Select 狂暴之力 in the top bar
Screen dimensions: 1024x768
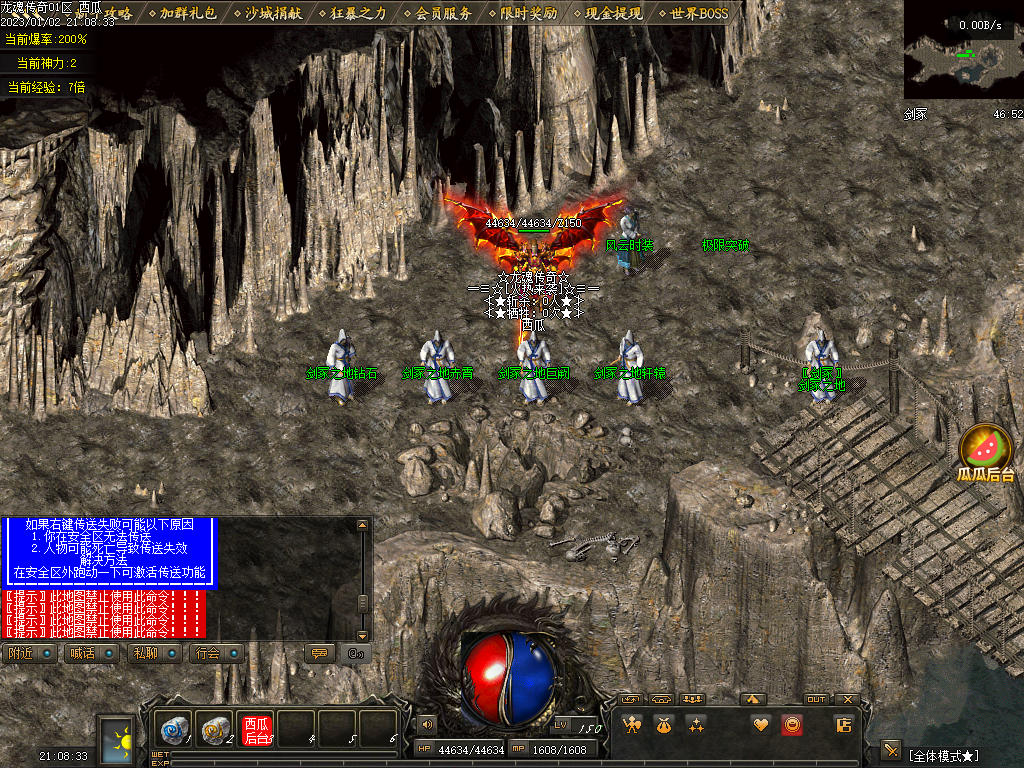[x=358, y=13]
